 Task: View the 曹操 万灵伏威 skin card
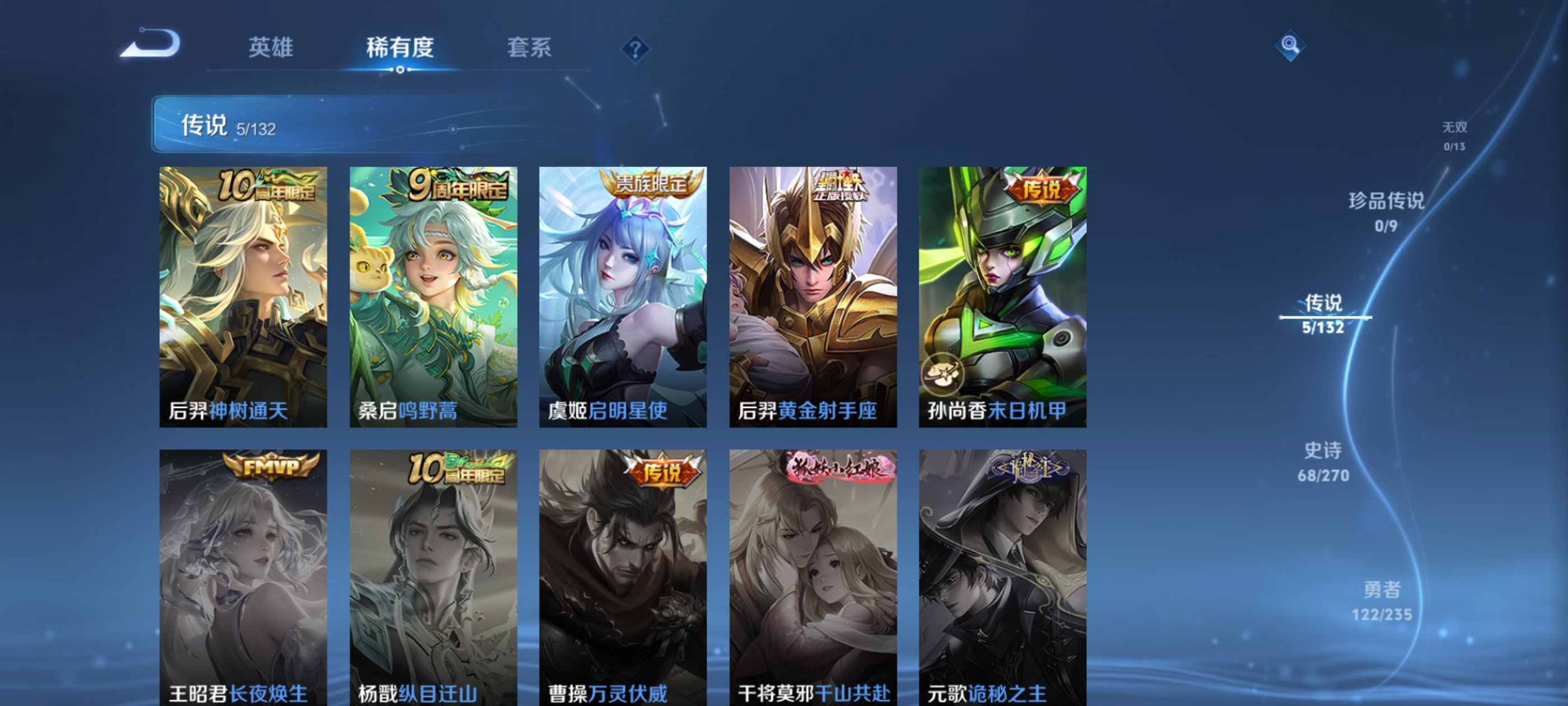click(623, 578)
